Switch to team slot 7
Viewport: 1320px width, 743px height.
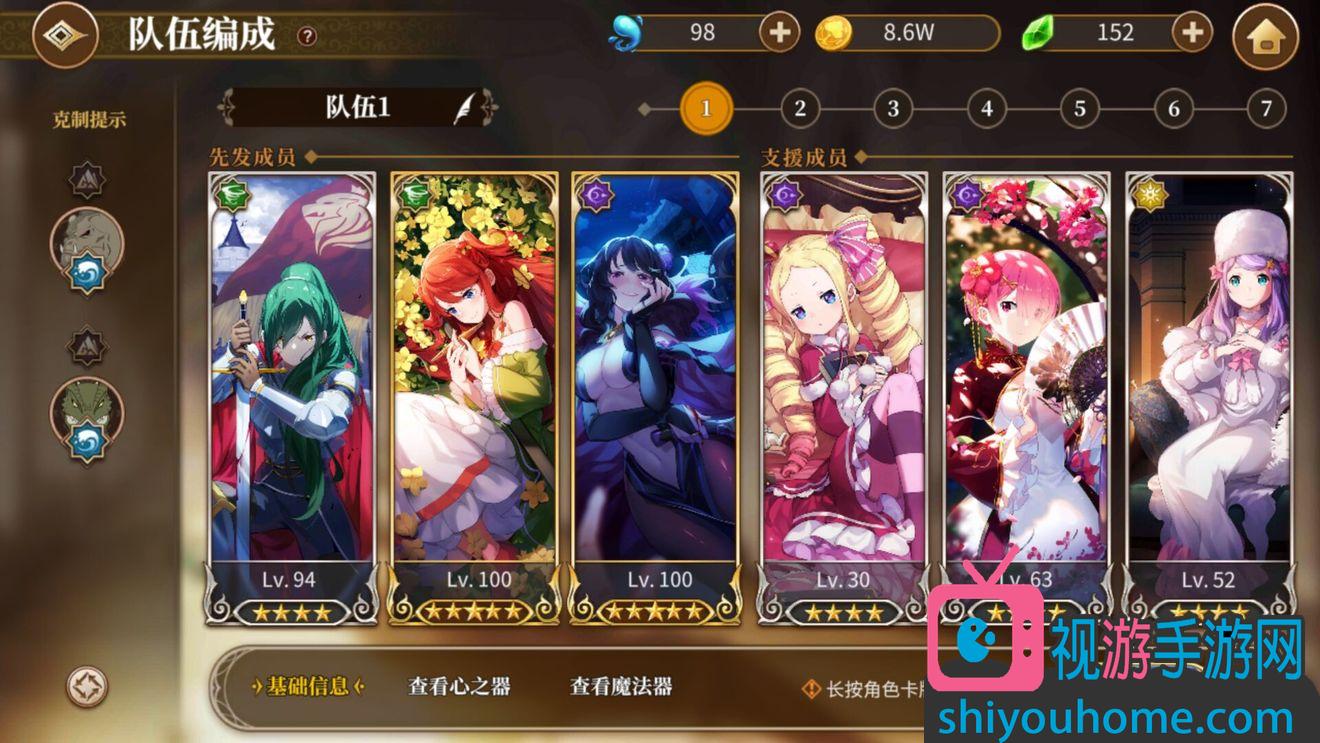coord(1266,109)
